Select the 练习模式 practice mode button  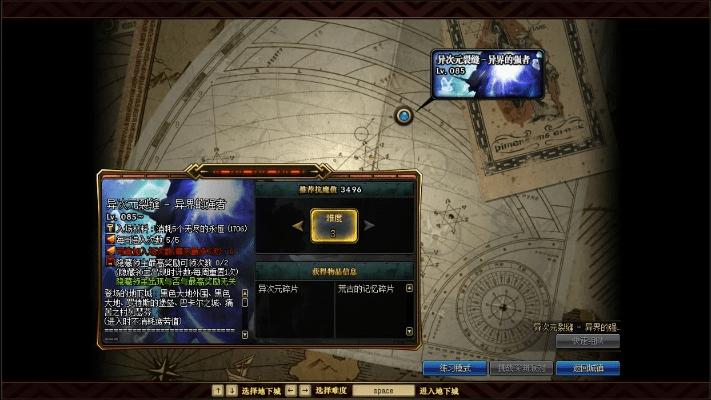pyautogui.click(x=453, y=368)
